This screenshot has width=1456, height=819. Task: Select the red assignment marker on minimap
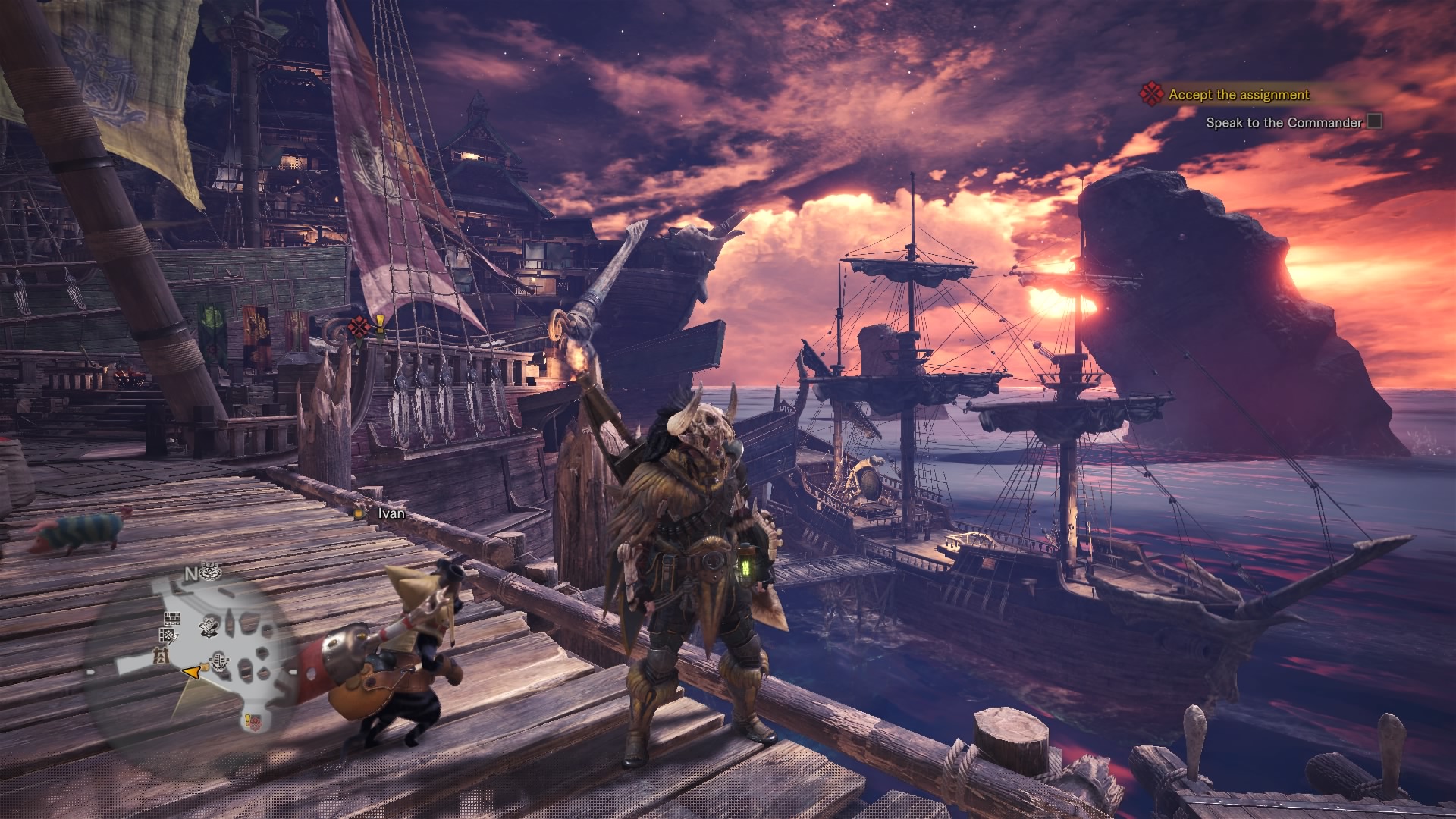(x=255, y=723)
